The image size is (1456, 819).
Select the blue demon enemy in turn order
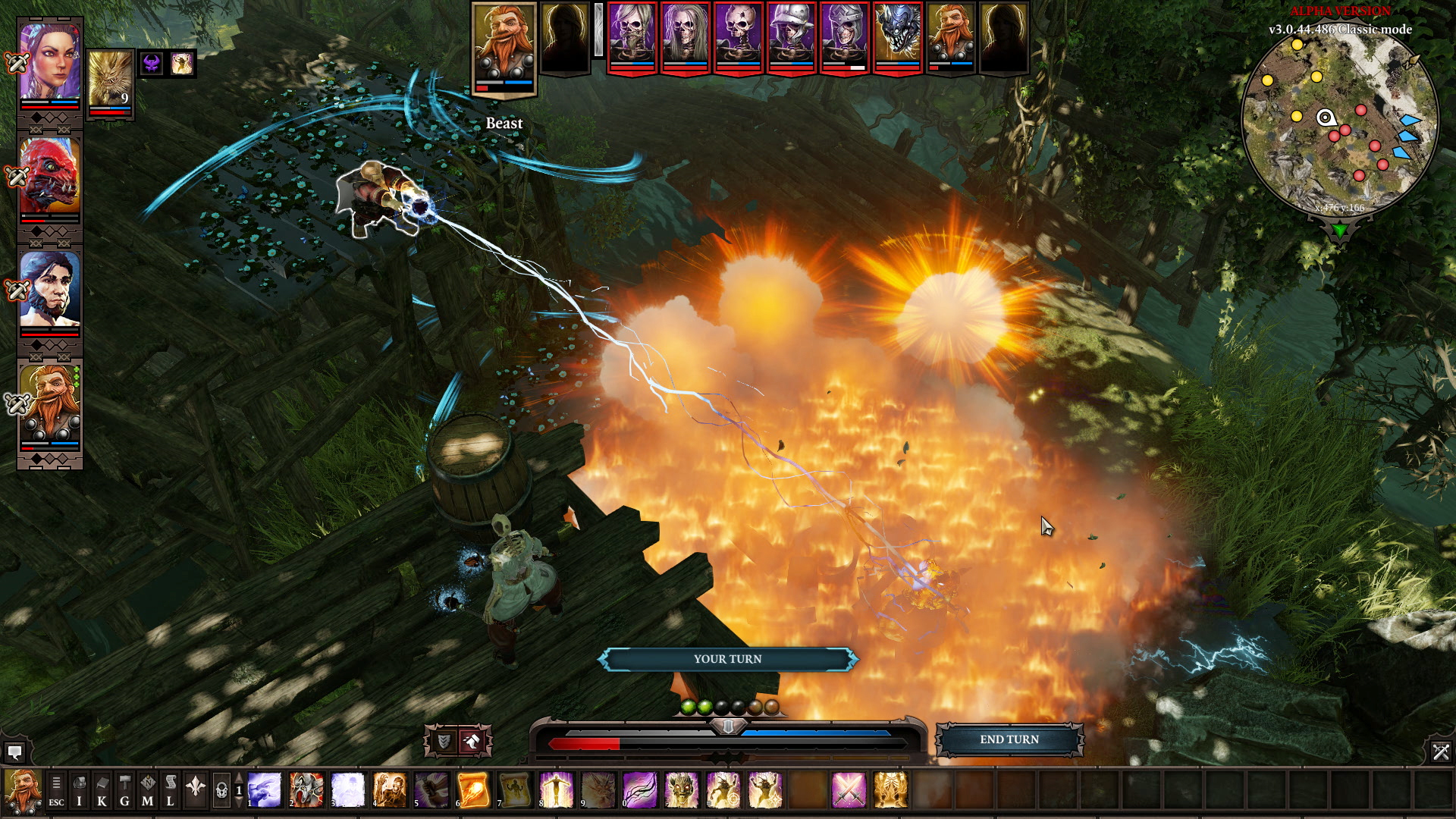click(x=897, y=34)
